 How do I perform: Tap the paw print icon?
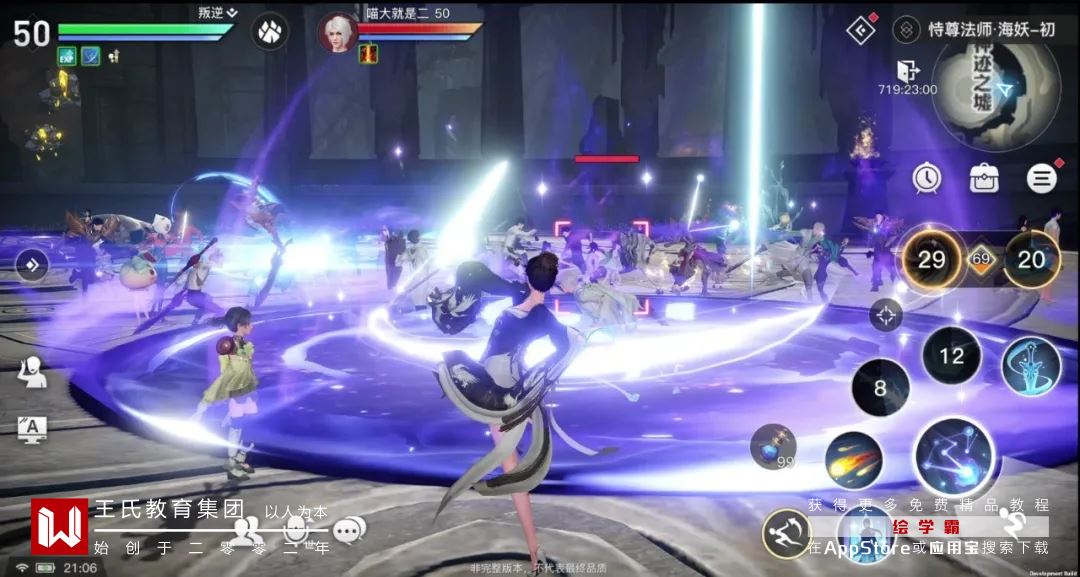pos(270,30)
